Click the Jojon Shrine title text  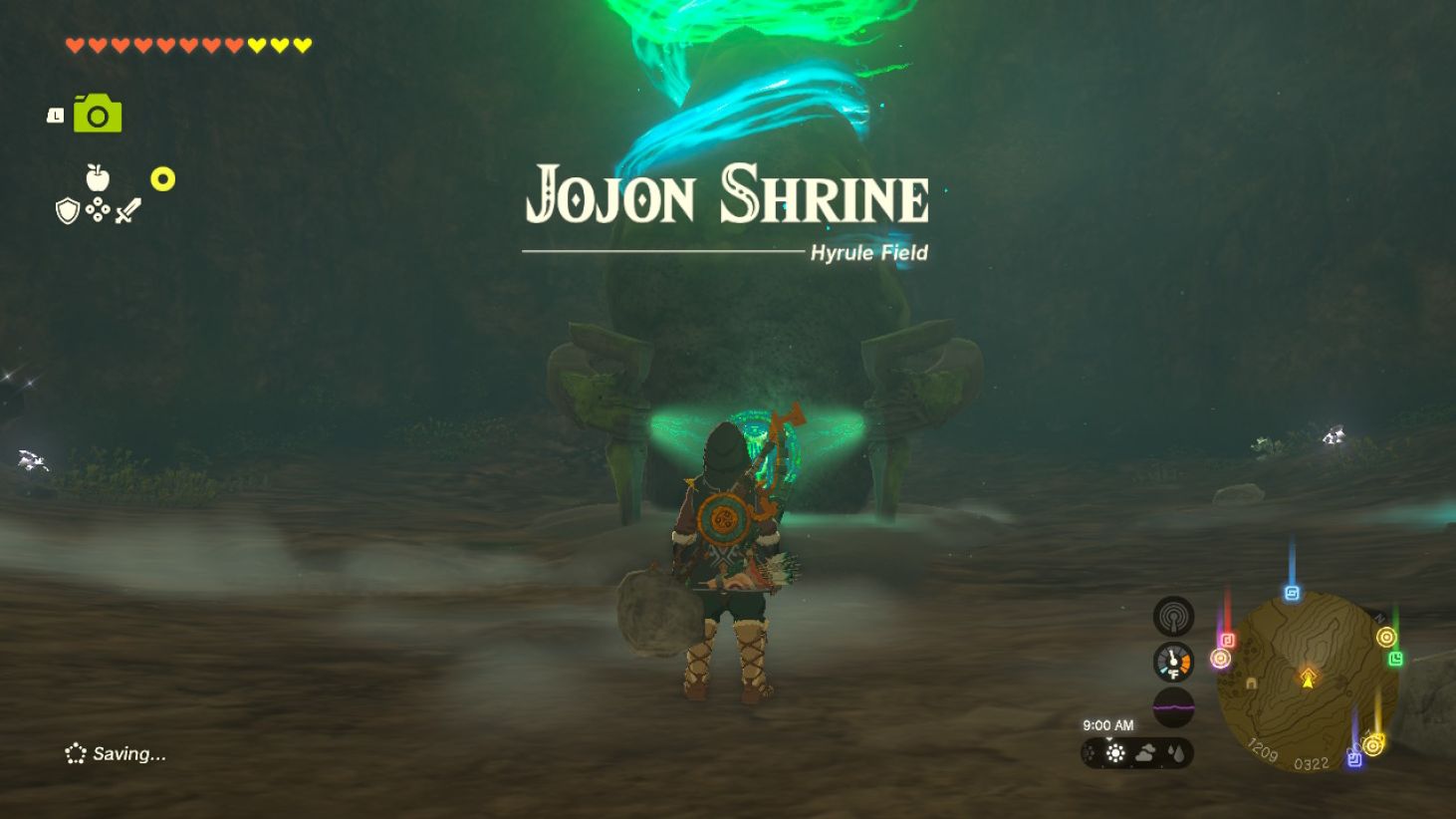tap(727, 195)
